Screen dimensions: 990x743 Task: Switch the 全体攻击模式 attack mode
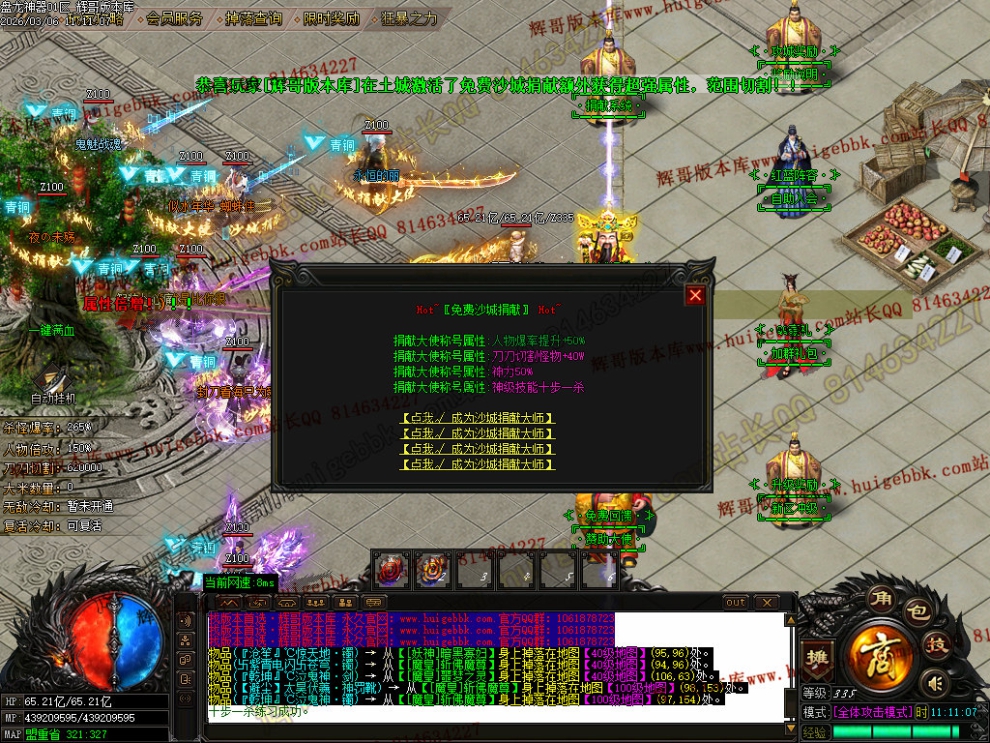(873, 712)
